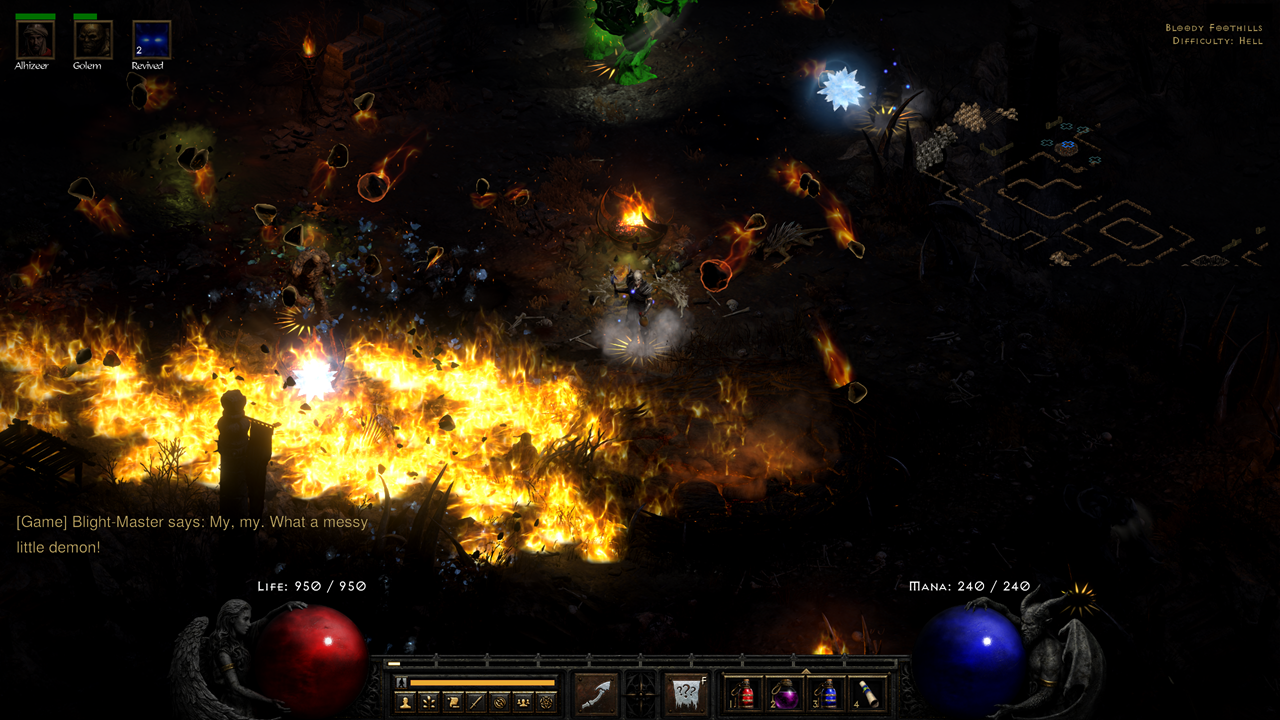This screenshot has width=1280, height=720.
Task: Open the character sheet bust icon
Action: point(406,702)
